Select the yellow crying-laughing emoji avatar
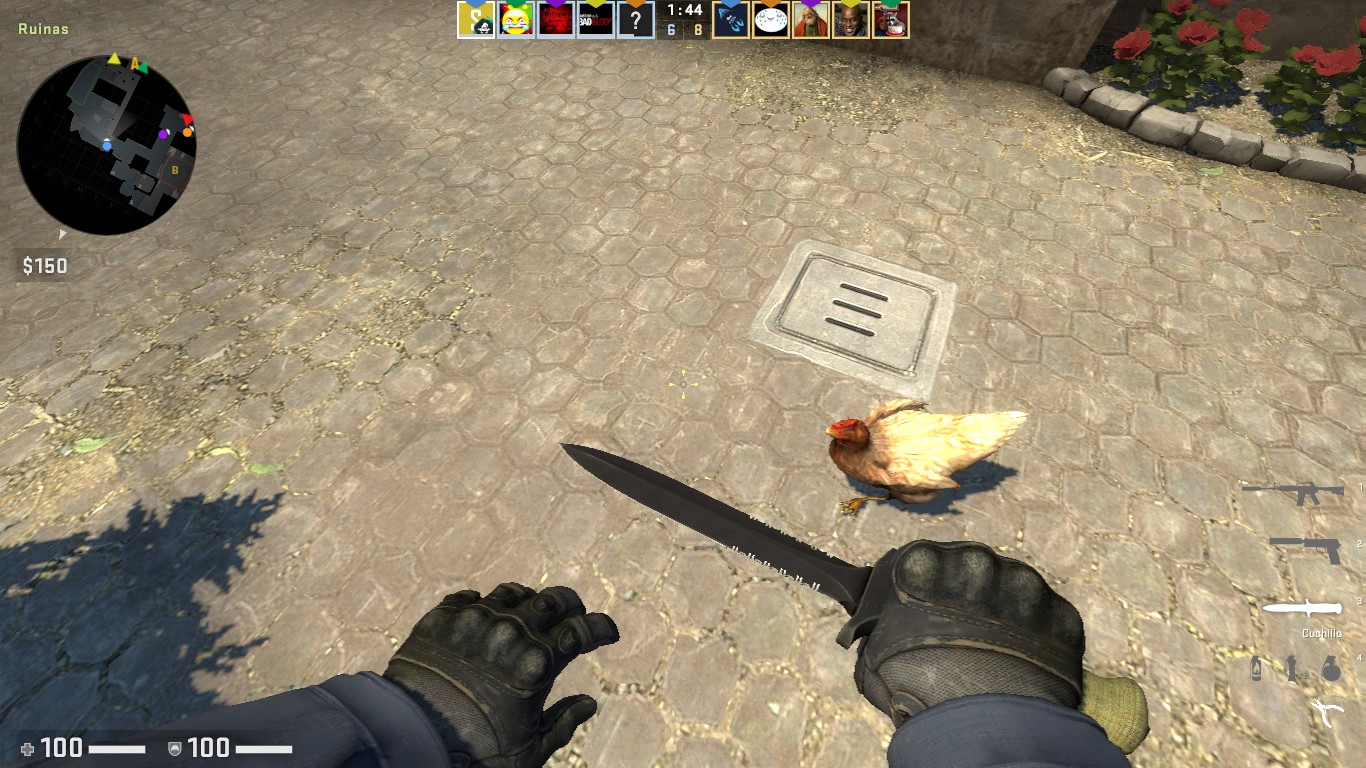 (516, 19)
